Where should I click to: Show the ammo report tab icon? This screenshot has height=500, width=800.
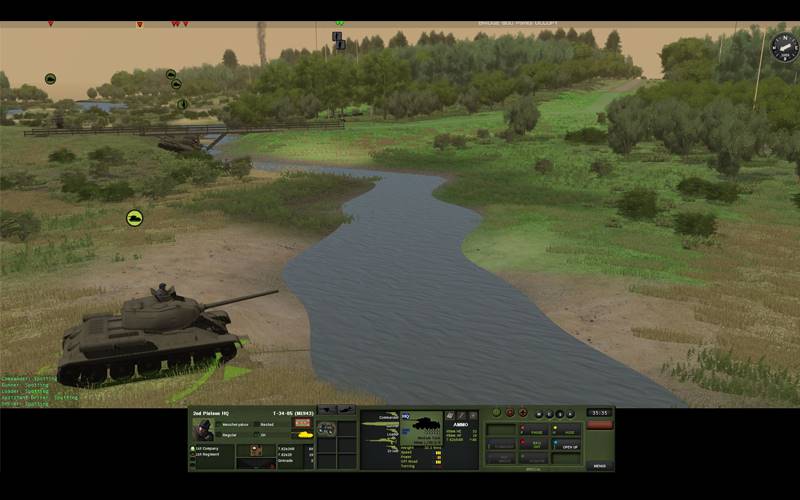point(450,414)
